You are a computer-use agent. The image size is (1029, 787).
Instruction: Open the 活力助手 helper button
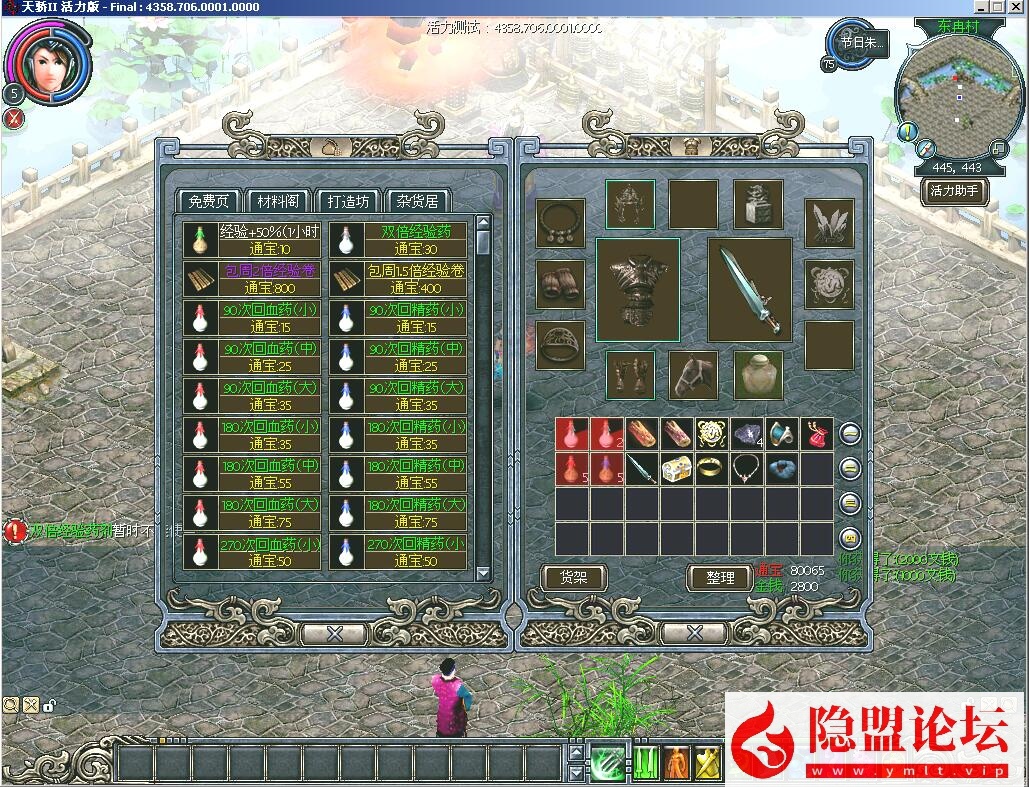(954, 190)
